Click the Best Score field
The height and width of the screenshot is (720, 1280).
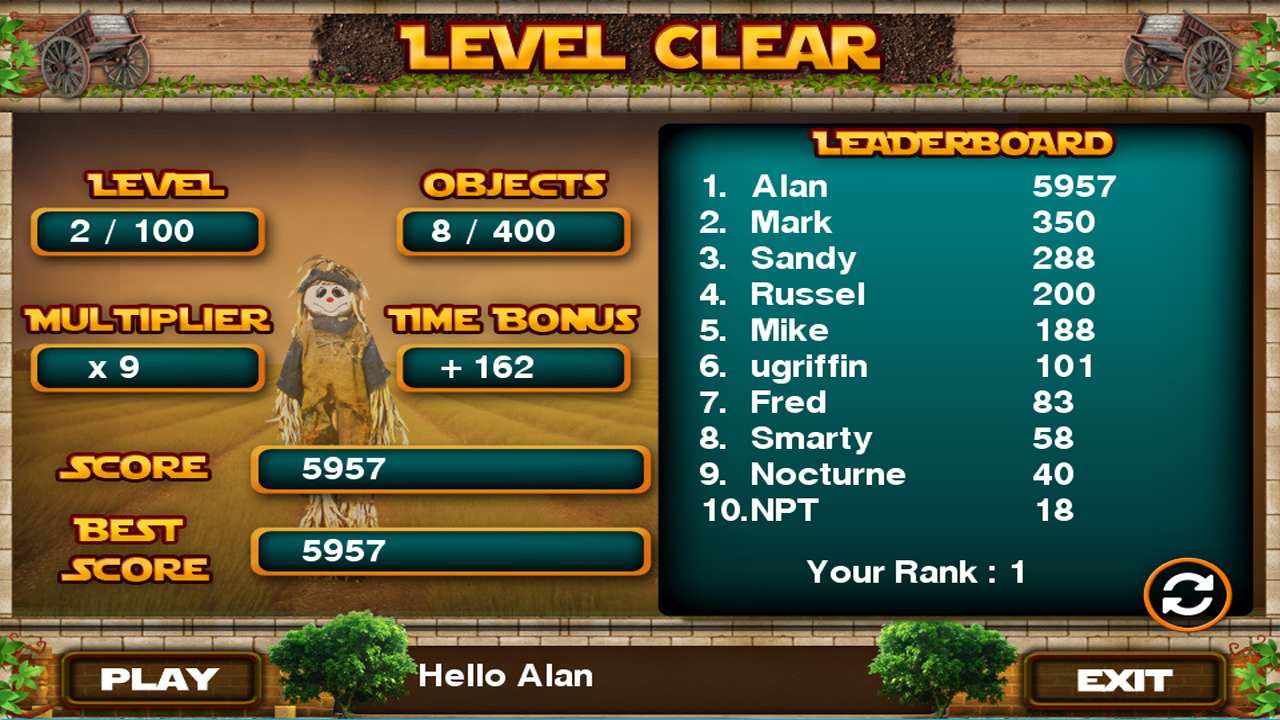450,553
